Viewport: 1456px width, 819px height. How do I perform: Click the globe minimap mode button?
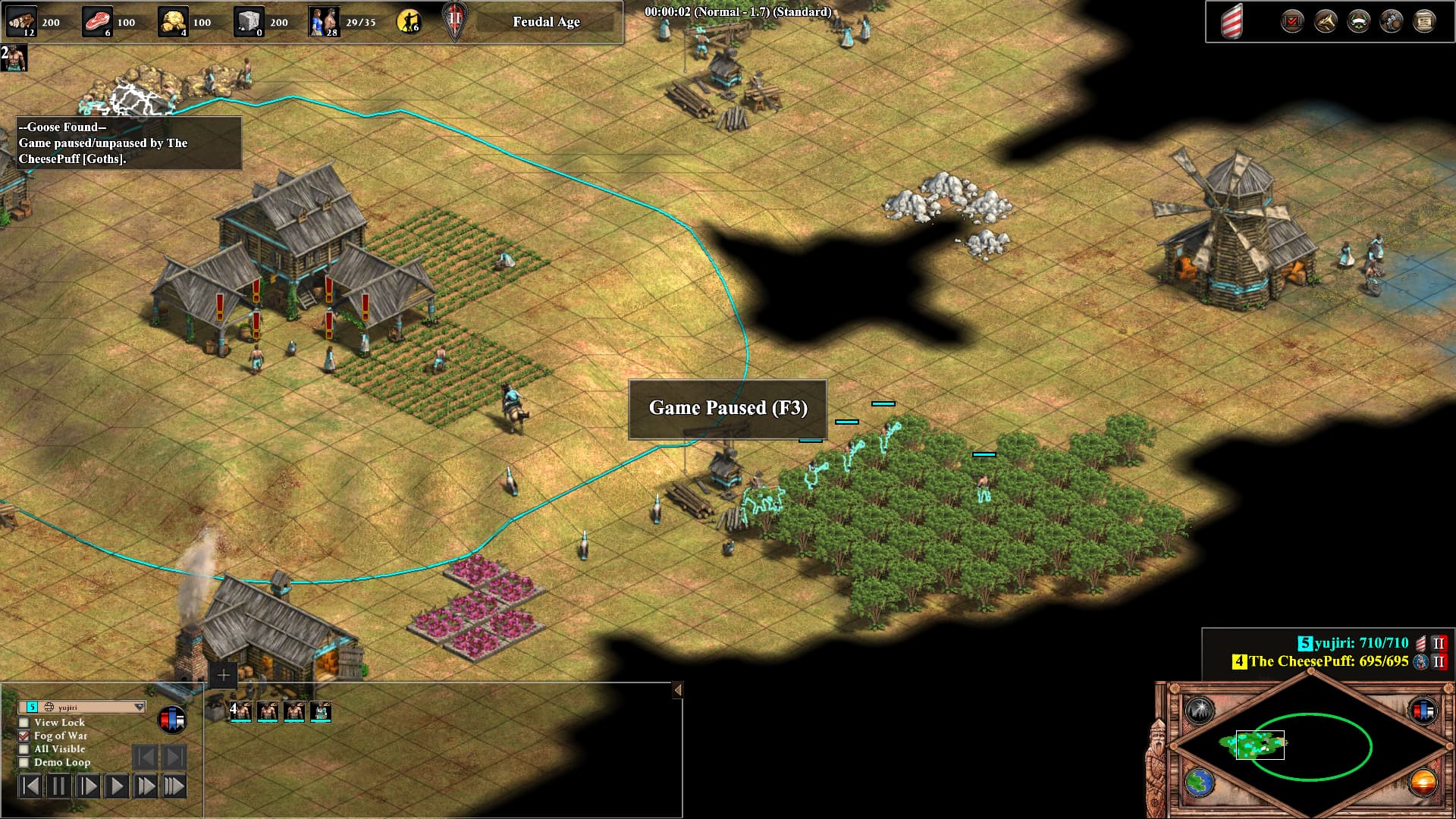click(x=1200, y=783)
